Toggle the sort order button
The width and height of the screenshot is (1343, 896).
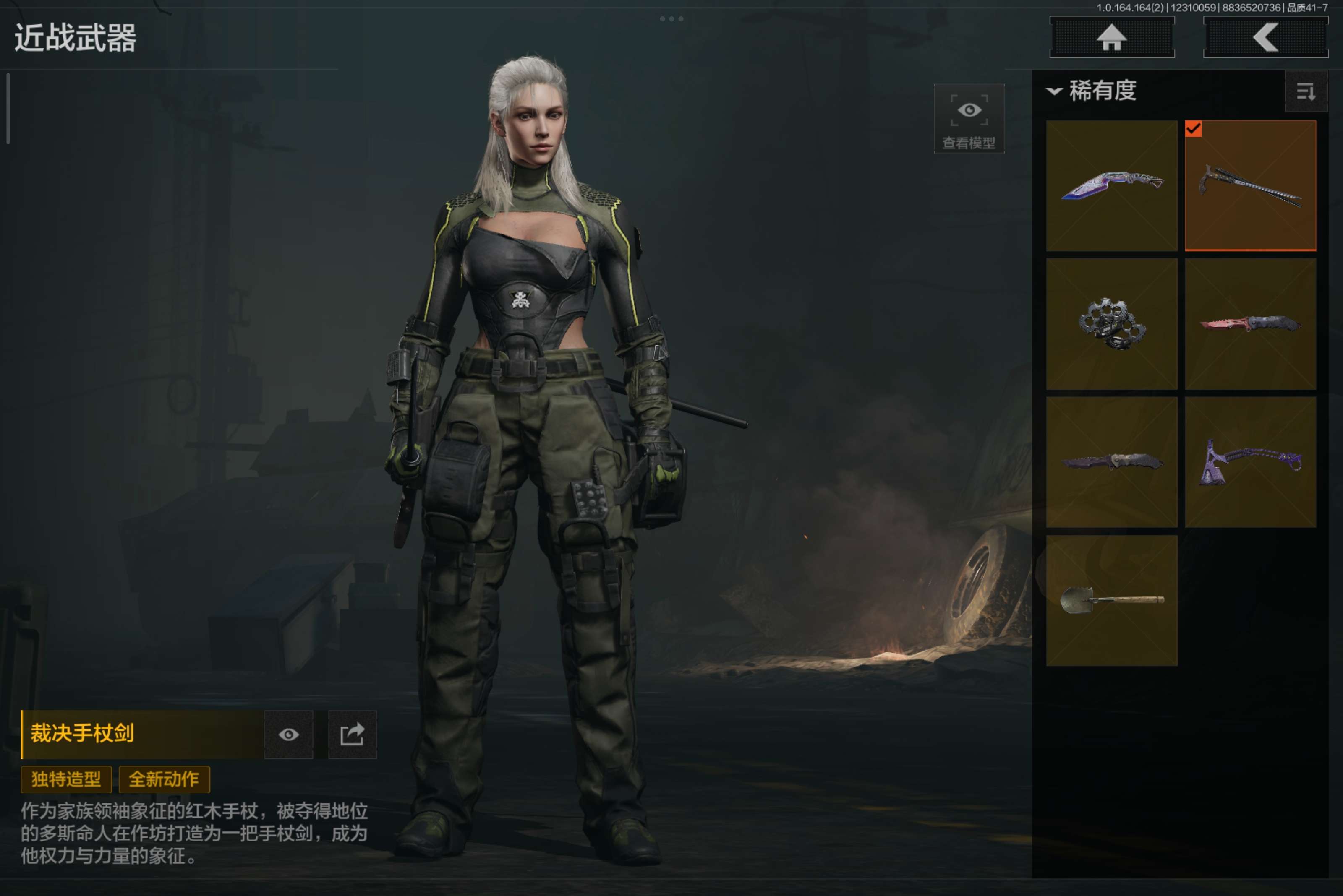pos(1305,91)
